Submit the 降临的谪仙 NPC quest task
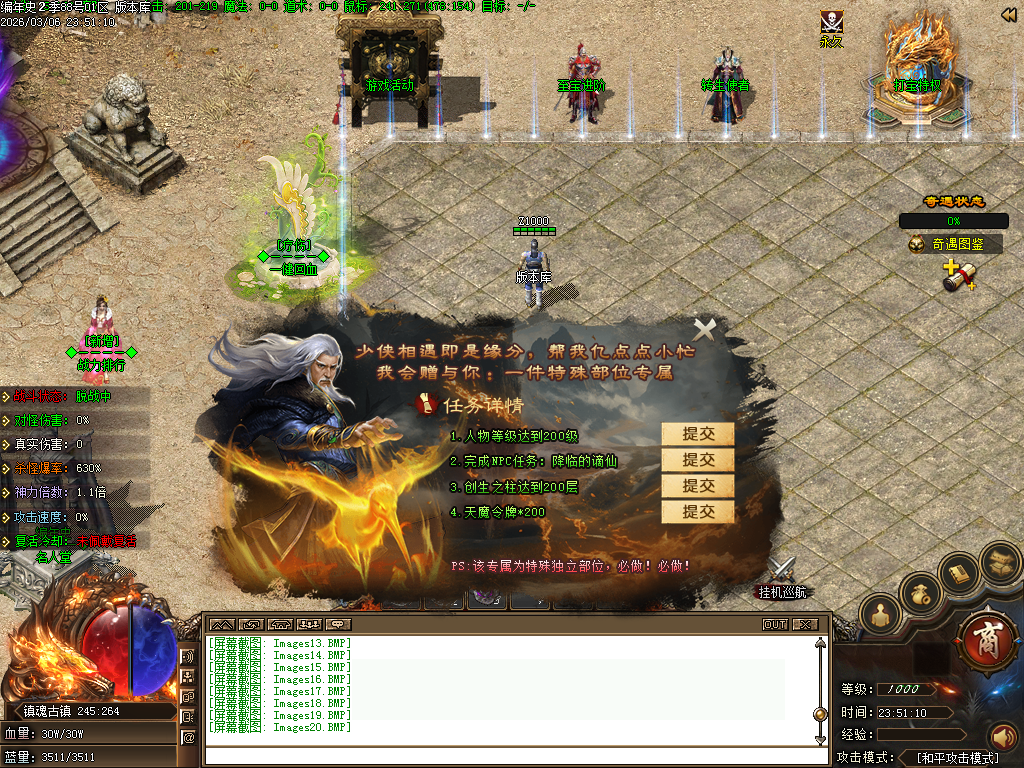 coord(698,460)
